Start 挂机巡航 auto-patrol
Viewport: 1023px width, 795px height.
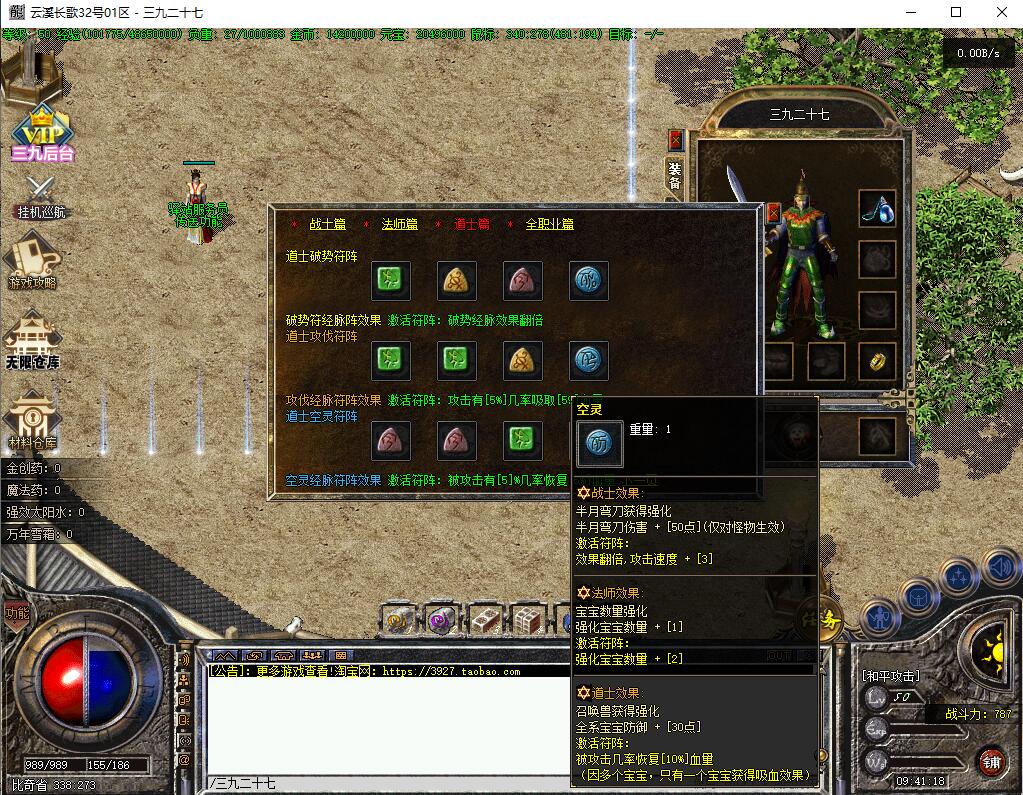(x=42, y=197)
